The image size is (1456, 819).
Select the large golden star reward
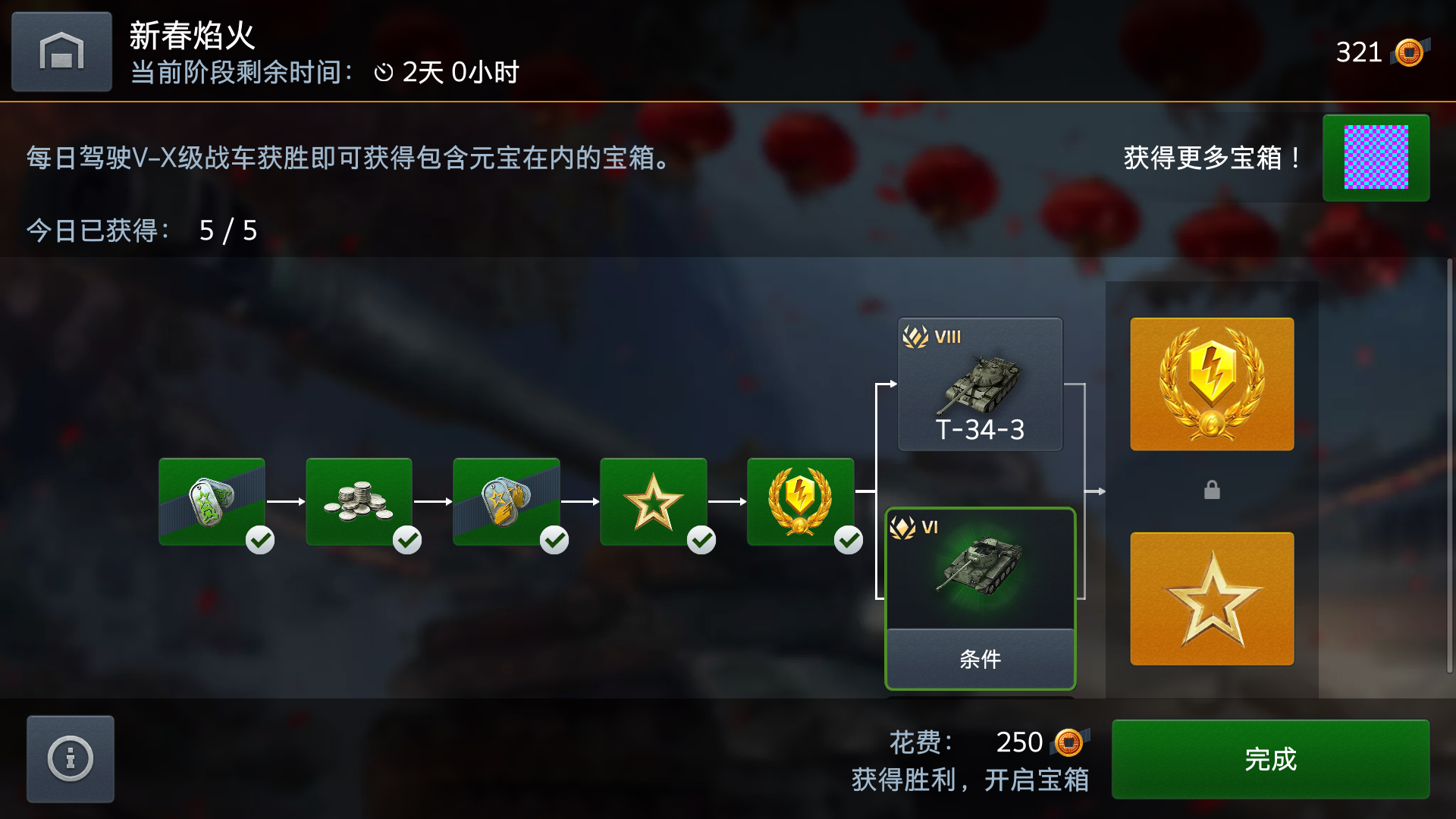click(1211, 599)
